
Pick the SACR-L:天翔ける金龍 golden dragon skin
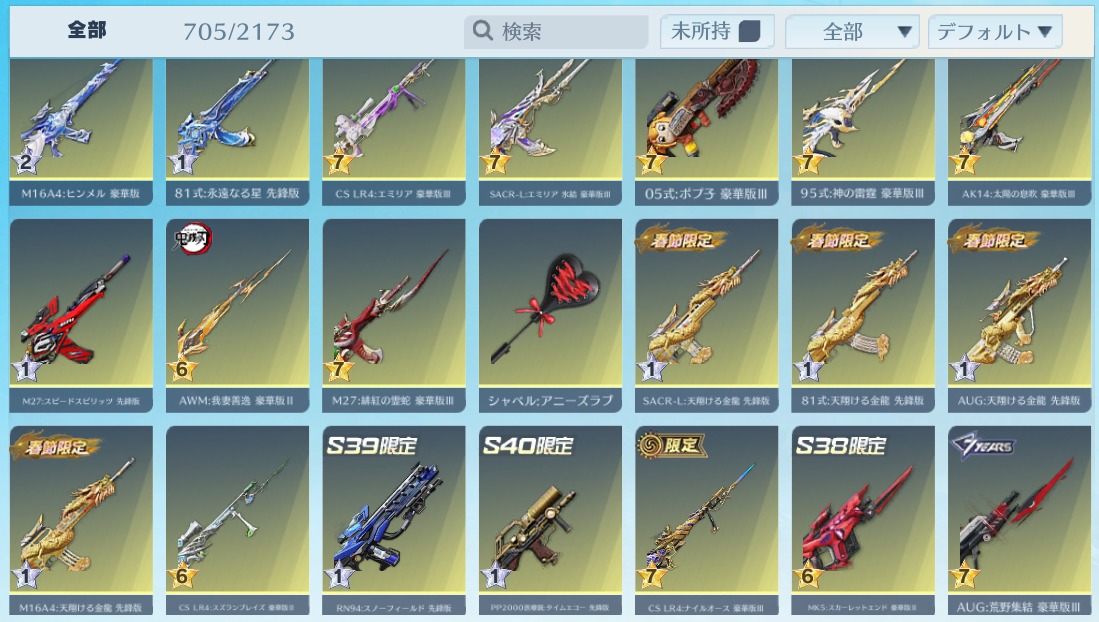[707, 310]
